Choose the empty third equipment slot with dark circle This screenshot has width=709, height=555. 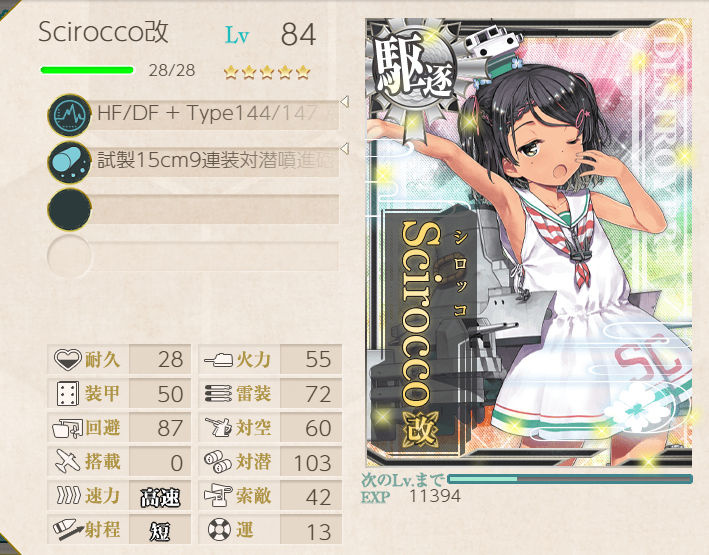(x=195, y=209)
